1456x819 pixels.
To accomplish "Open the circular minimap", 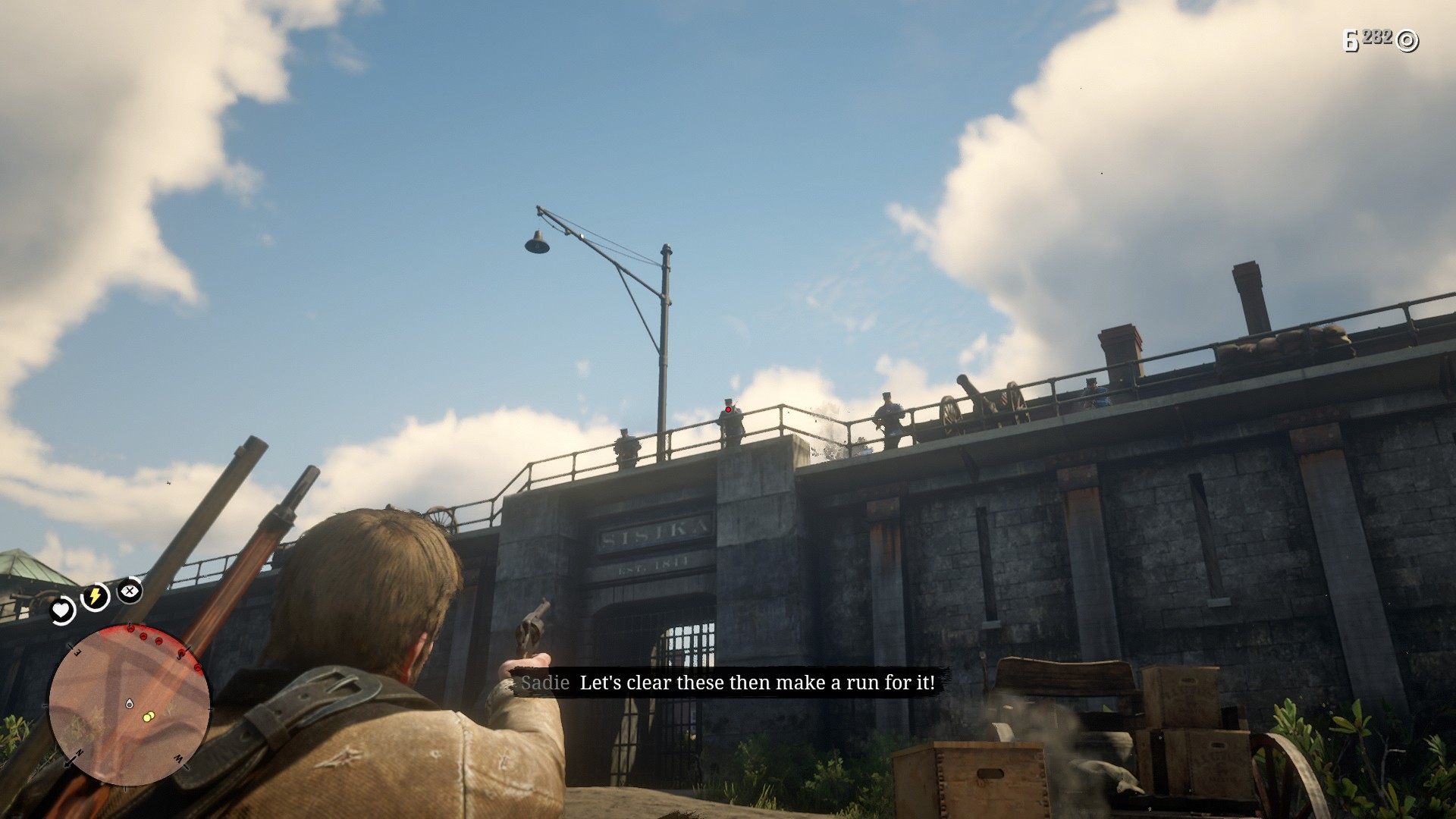I will click(129, 707).
